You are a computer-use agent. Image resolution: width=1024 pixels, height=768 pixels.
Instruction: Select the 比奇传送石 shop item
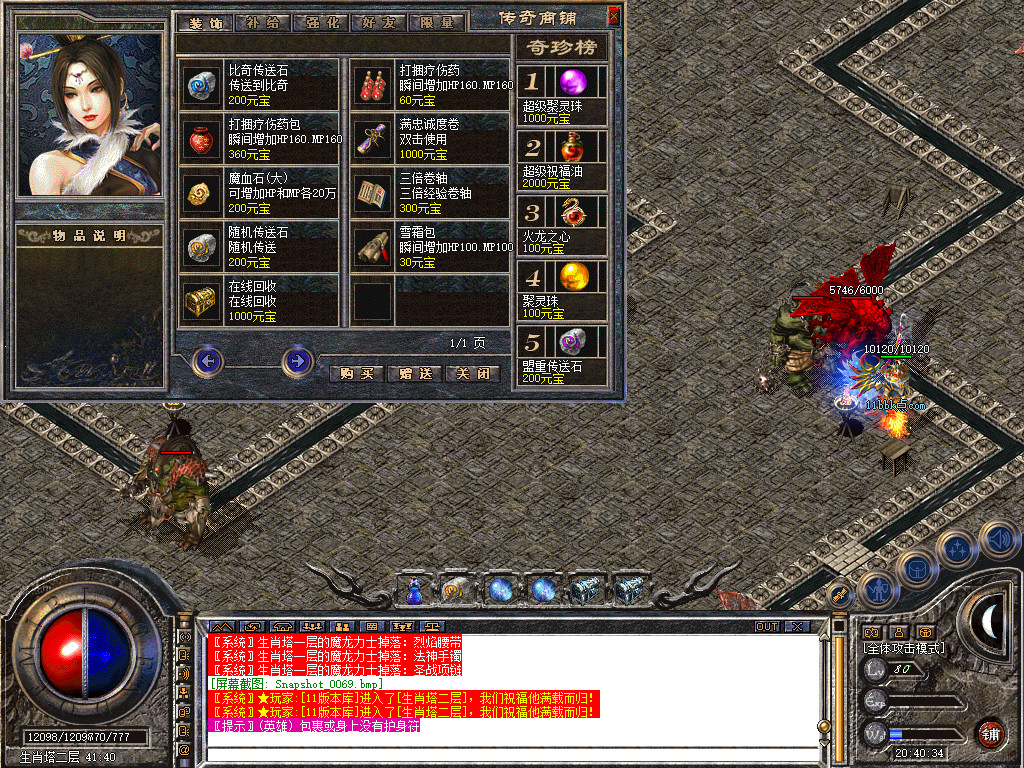coord(259,84)
